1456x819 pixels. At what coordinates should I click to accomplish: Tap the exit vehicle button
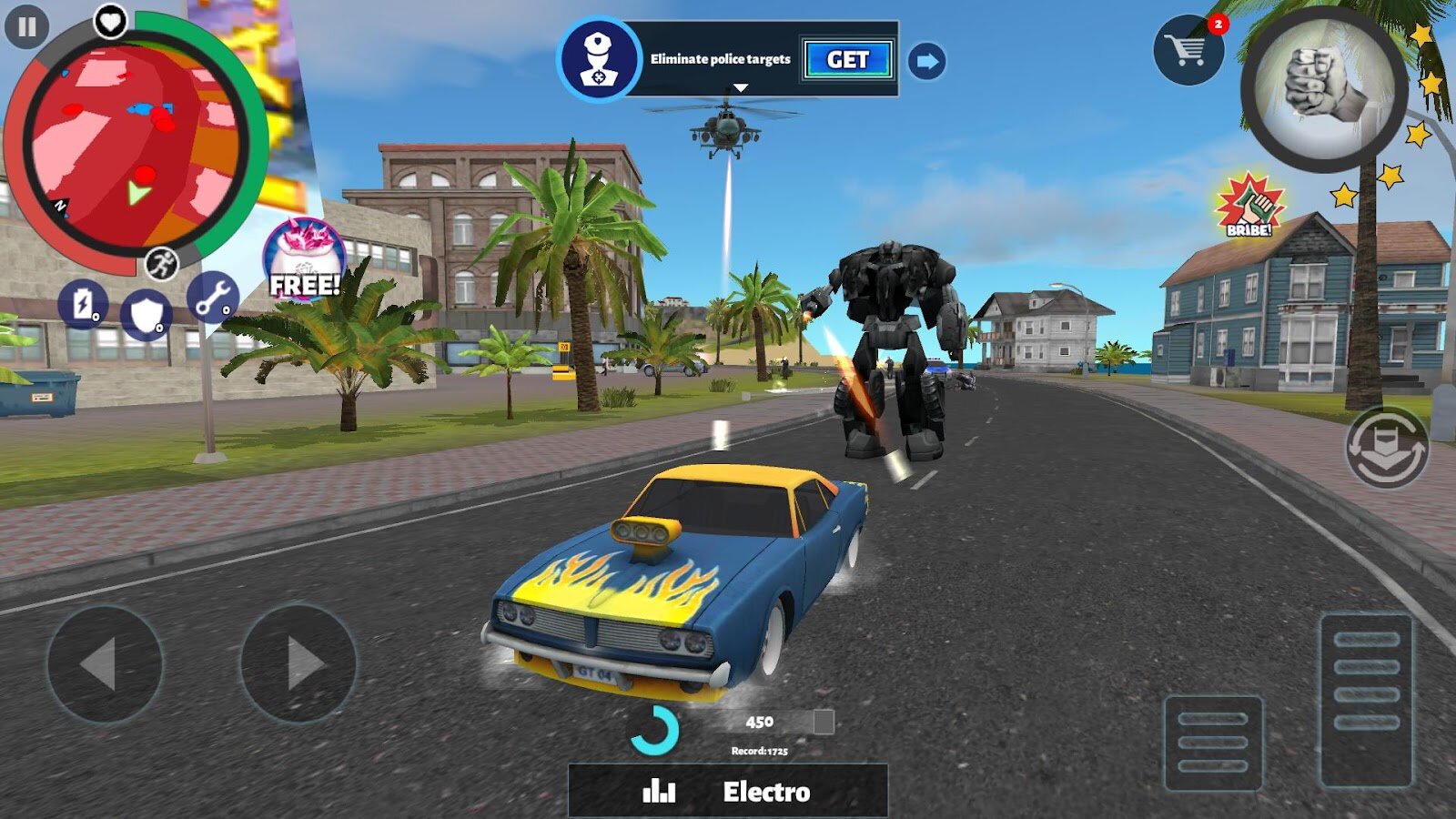[1388, 448]
